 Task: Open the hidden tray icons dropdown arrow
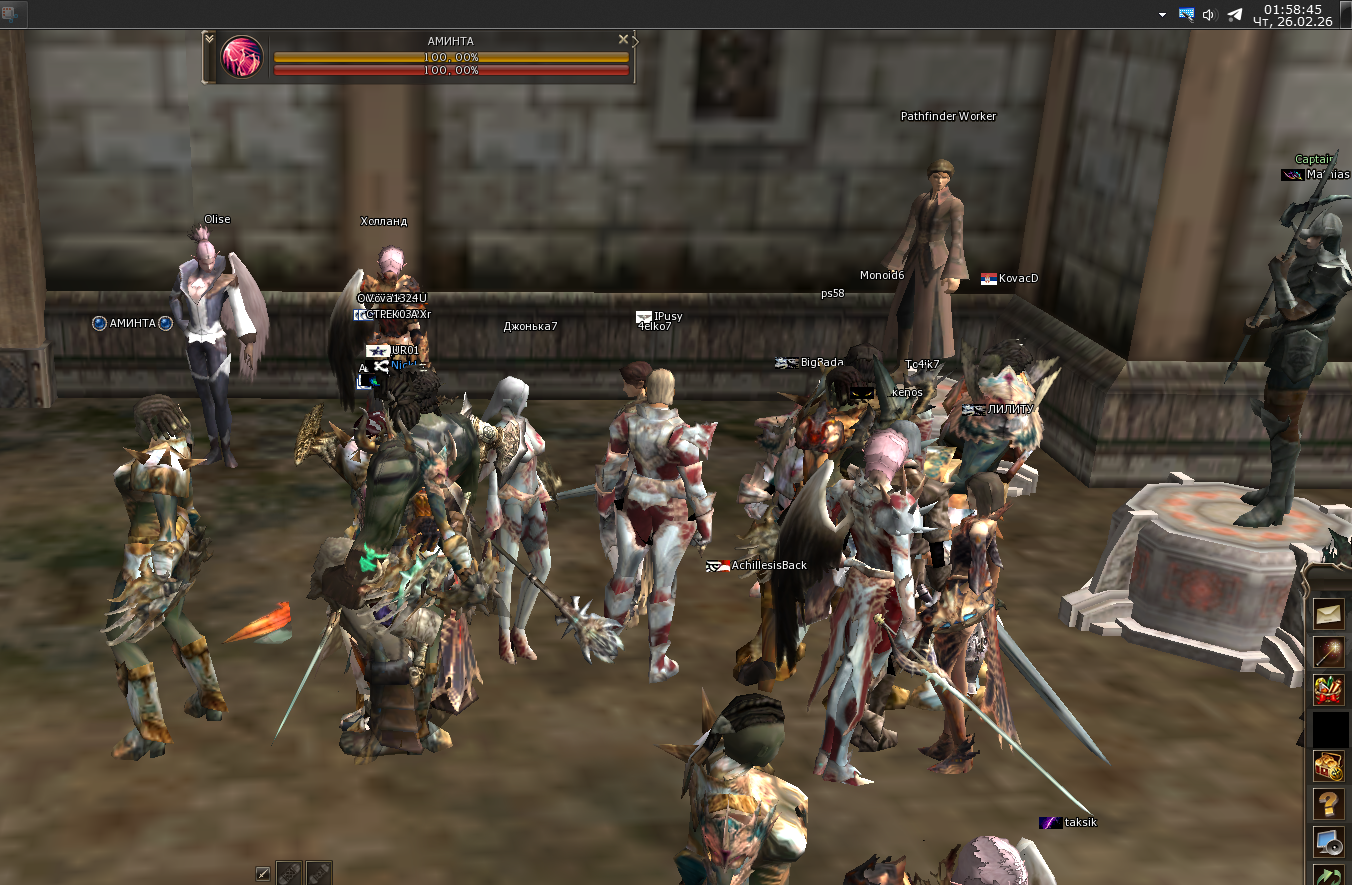[x=1162, y=15]
